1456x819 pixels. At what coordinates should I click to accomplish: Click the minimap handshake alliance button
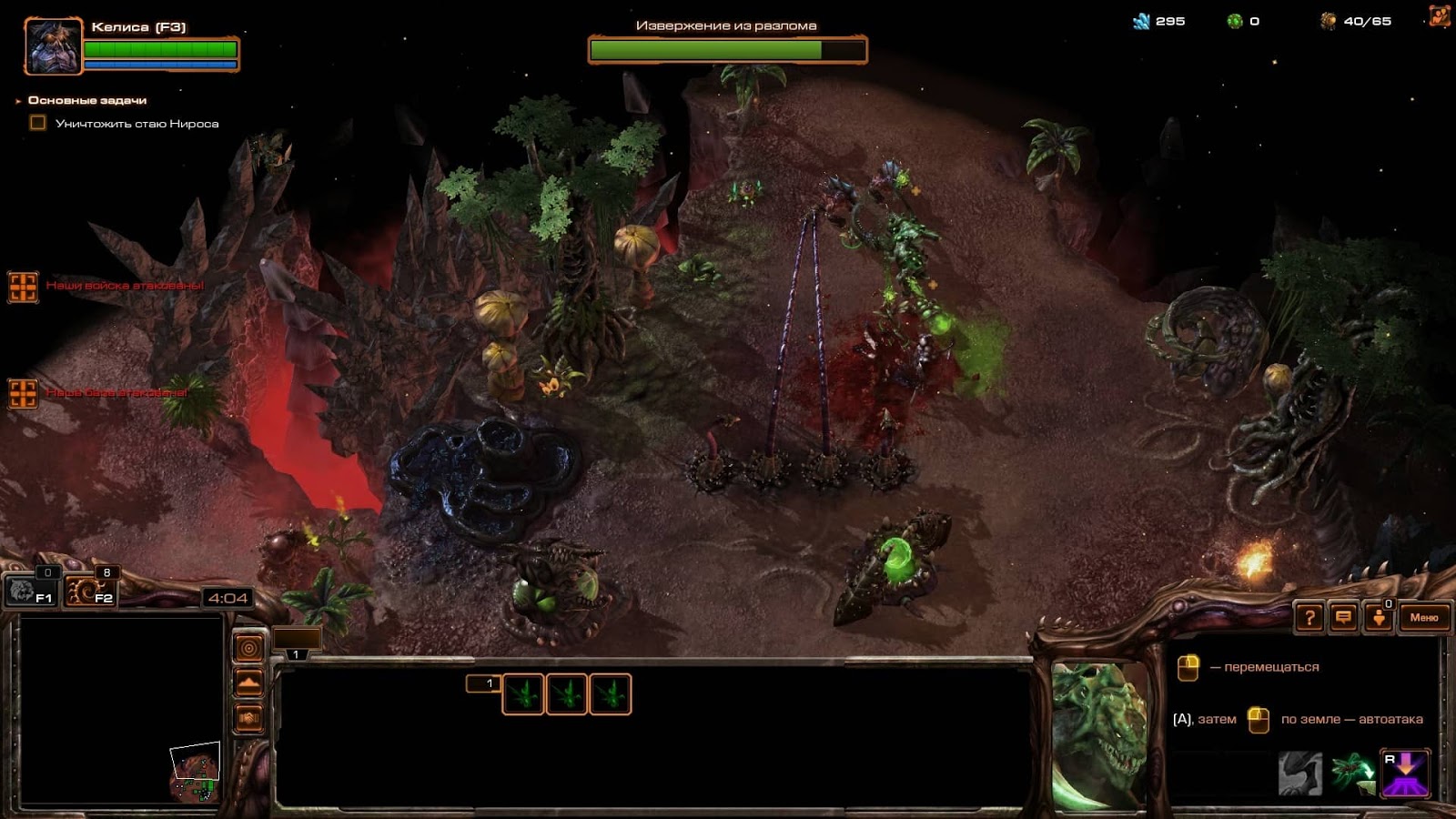(x=248, y=718)
